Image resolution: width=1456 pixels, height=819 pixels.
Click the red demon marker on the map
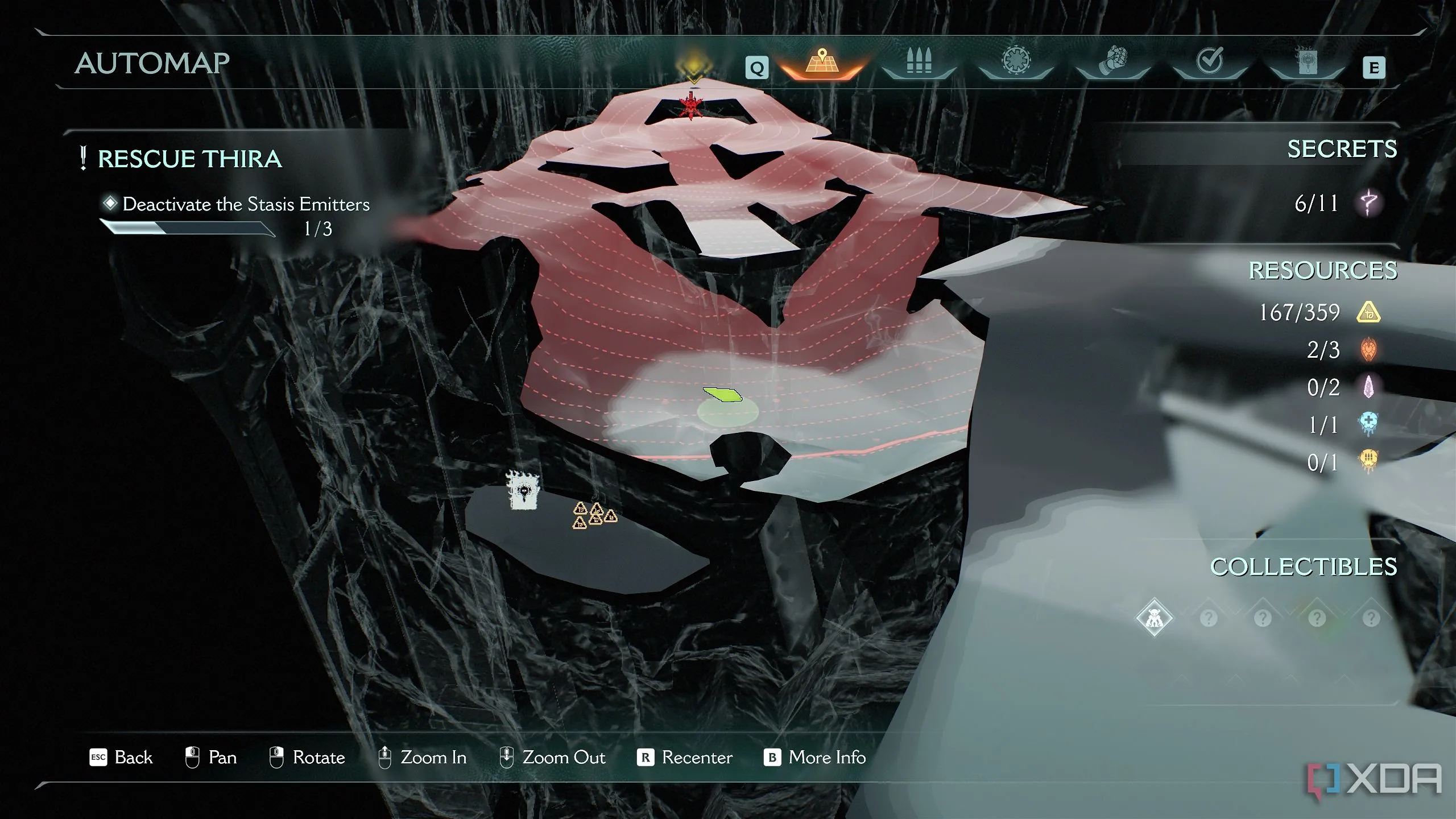coord(691,106)
